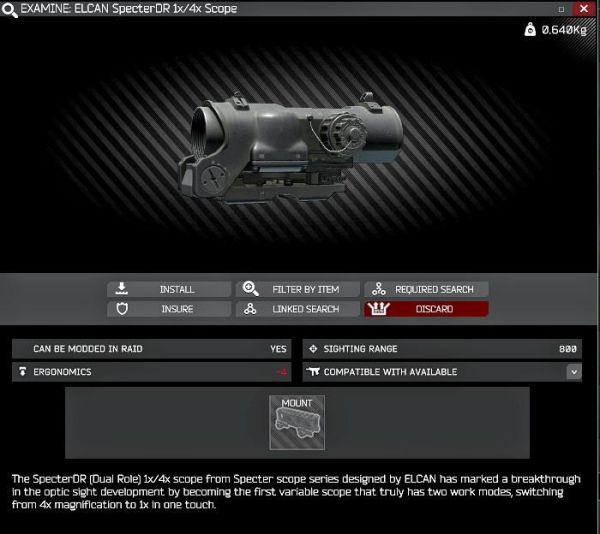
Task: Select the Mount slot icon
Action: coord(297,421)
